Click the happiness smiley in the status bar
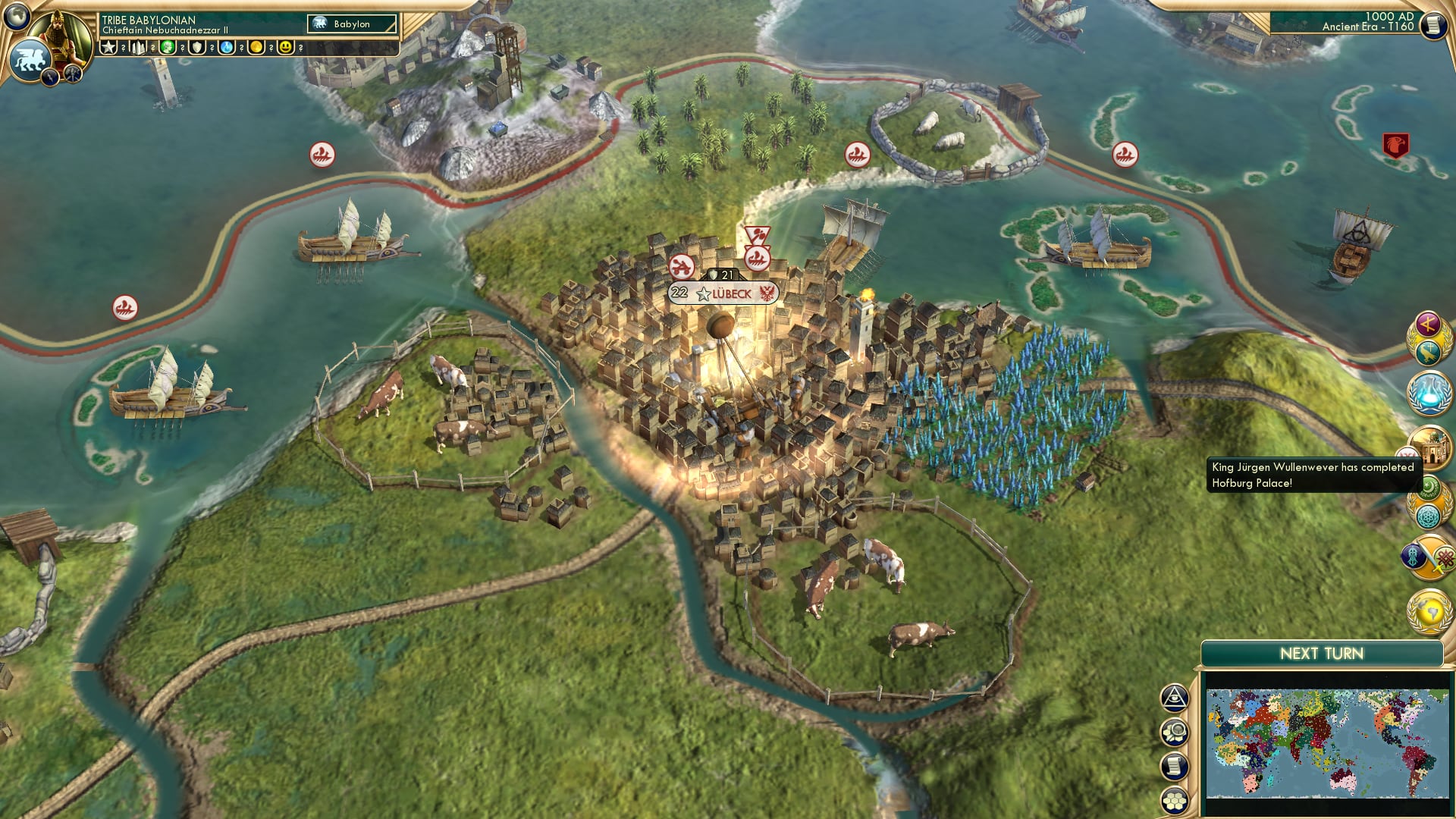 (284, 49)
